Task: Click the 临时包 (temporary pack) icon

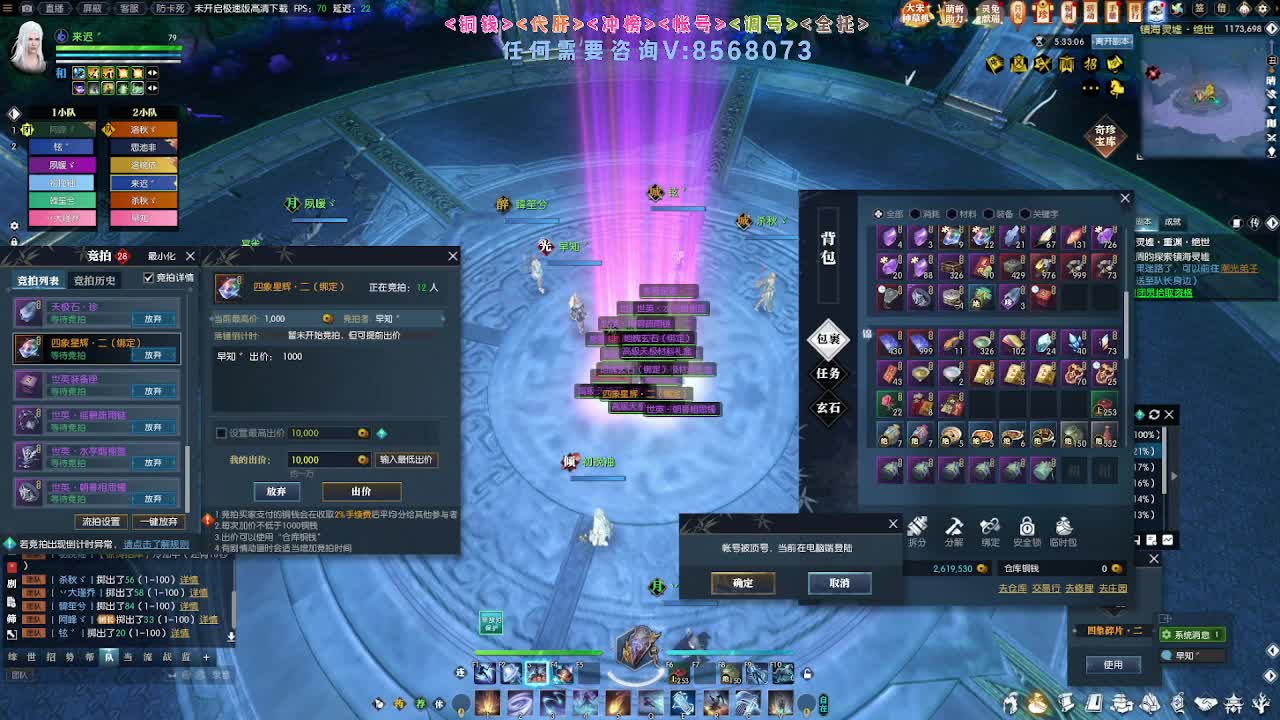Action: pos(1064,527)
